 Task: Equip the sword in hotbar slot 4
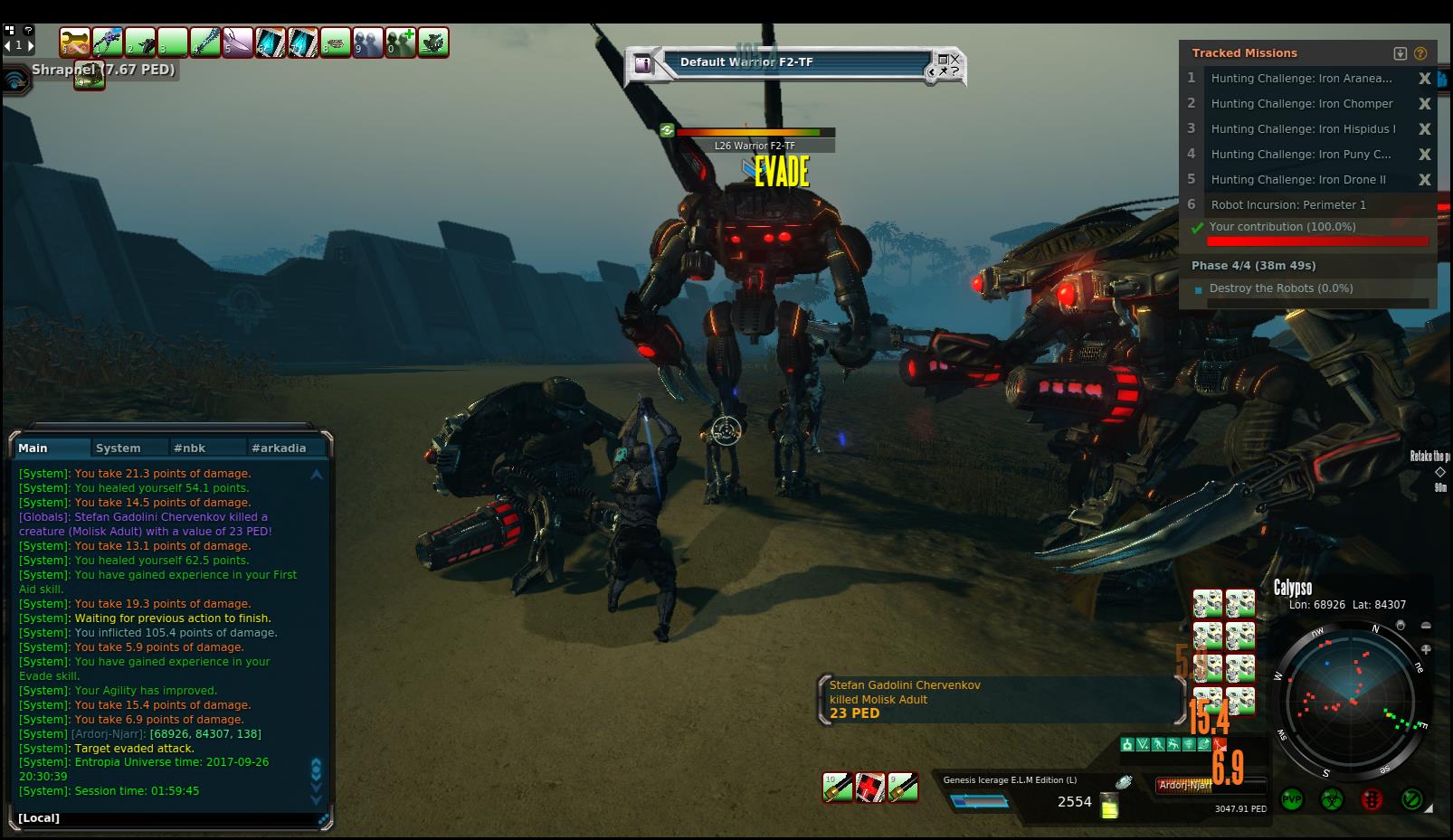(x=205, y=42)
